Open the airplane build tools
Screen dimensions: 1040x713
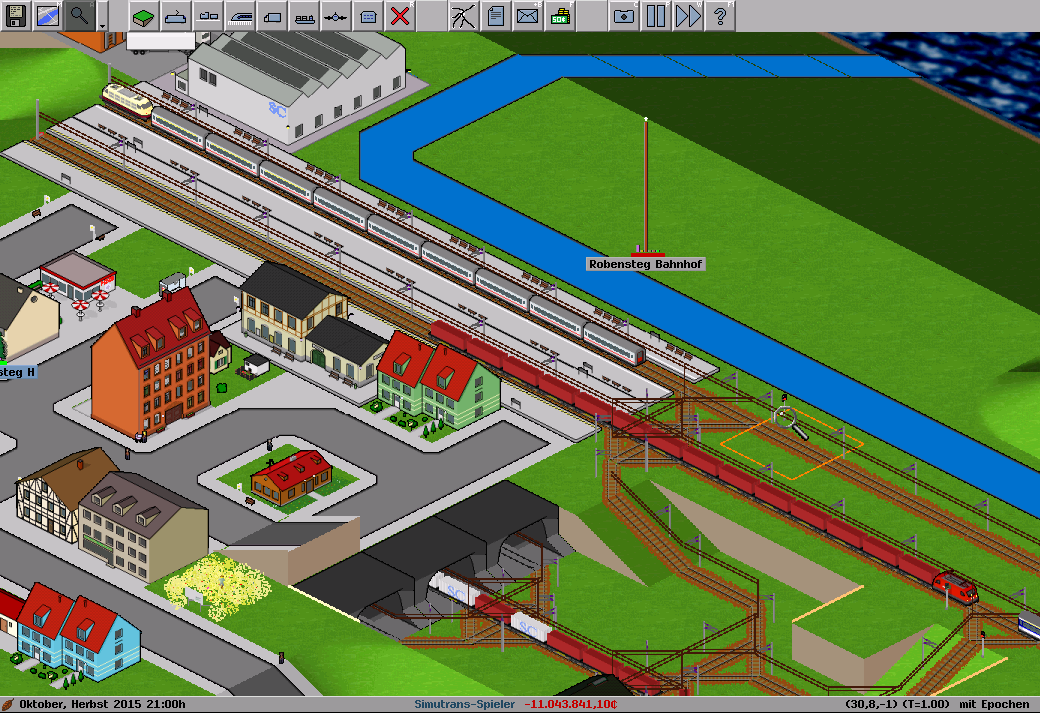point(336,15)
